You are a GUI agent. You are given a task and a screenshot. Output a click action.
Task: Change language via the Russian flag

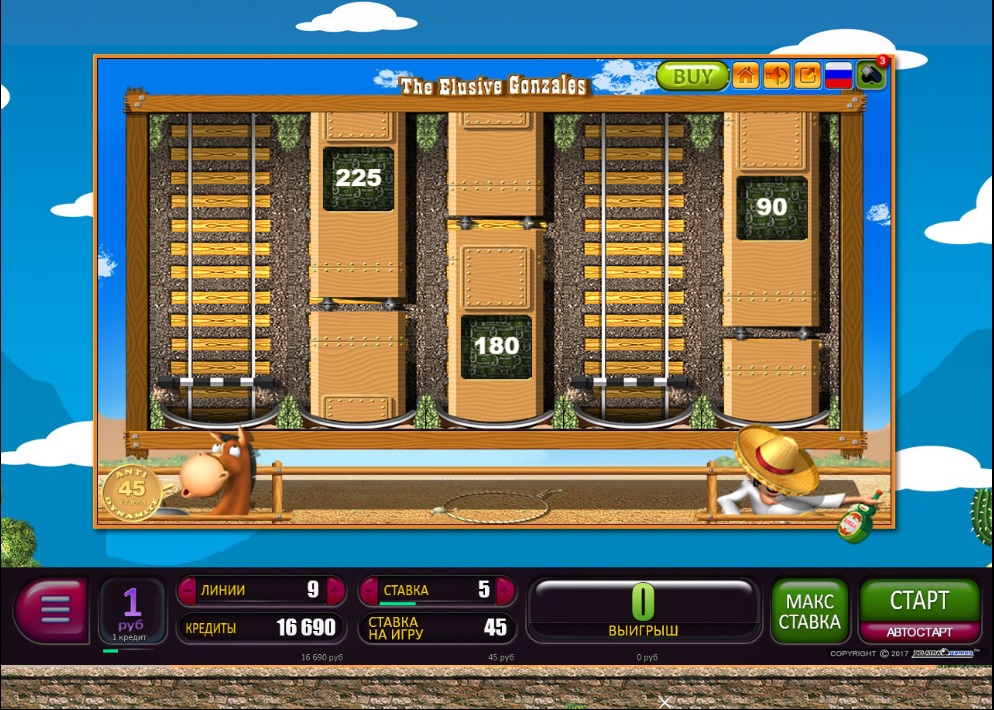click(x=838, y=76)
